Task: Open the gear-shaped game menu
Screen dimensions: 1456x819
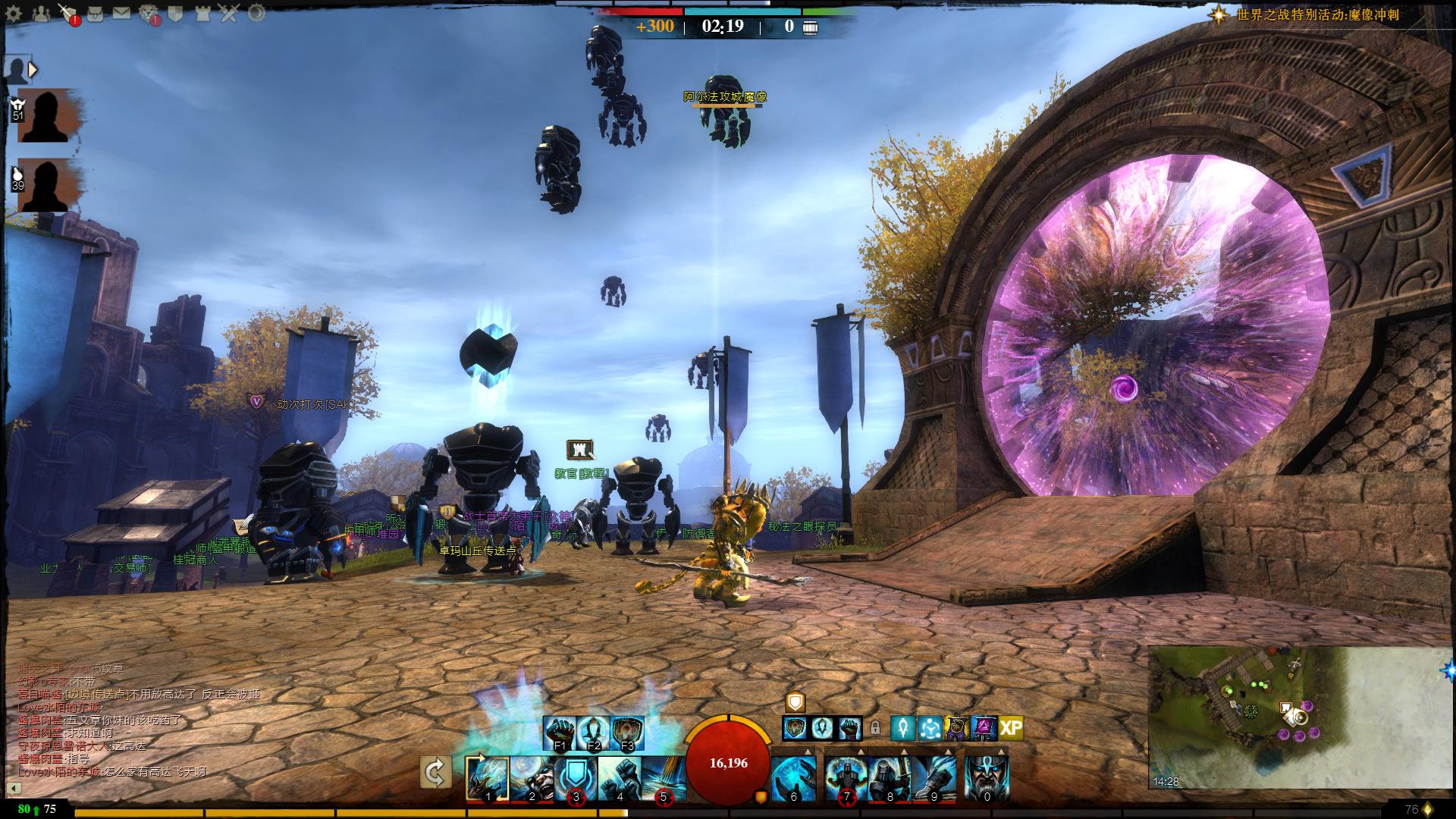Action: [14, 13]
